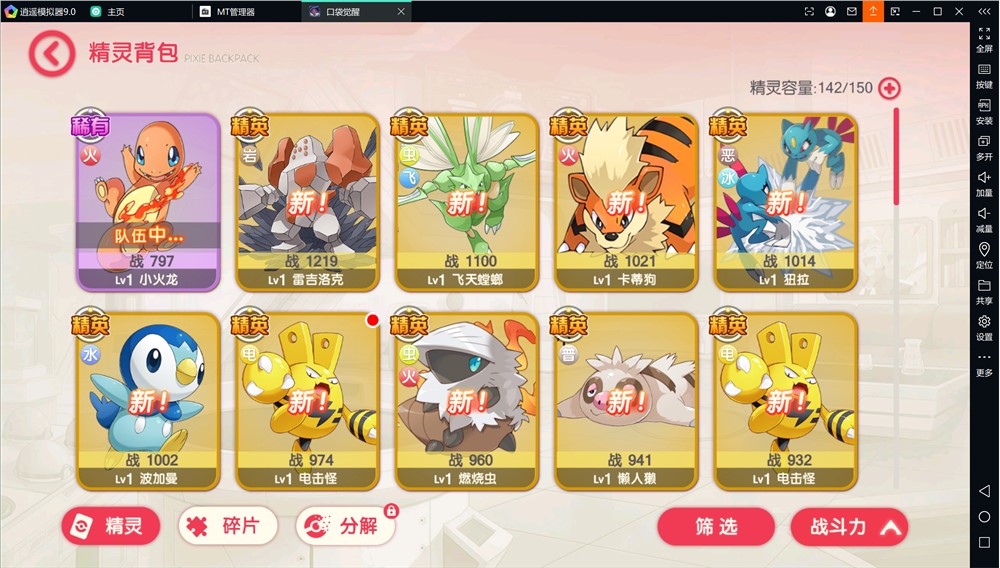Open the locked 分解 decompose tab
Image resolution: width=1000 pixels, height=568 pixels.
coord(346,526)
